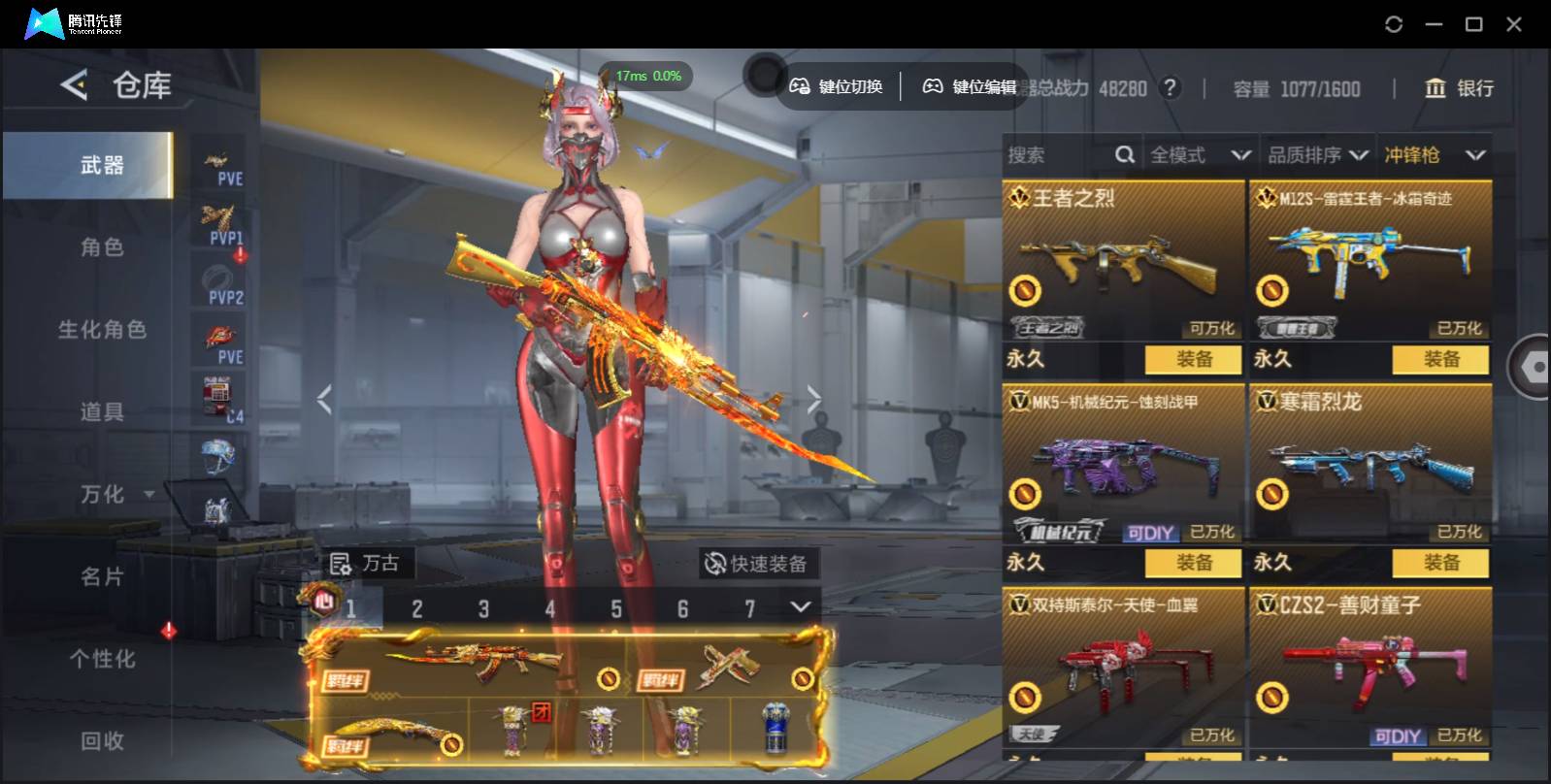
Task: Open the 生化角色 category
Action: (101, 330)
